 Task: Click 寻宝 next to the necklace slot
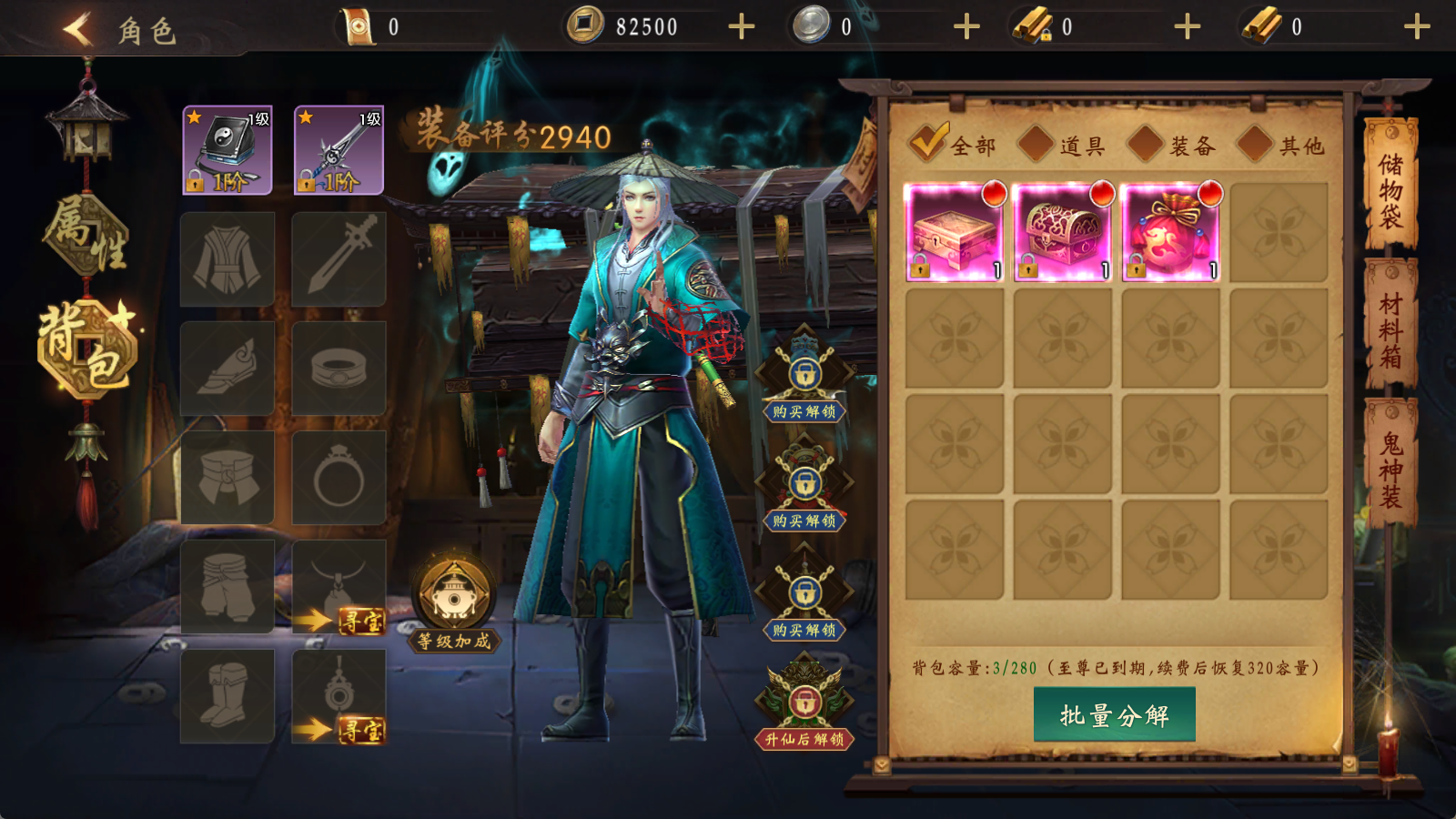(363, 621)
